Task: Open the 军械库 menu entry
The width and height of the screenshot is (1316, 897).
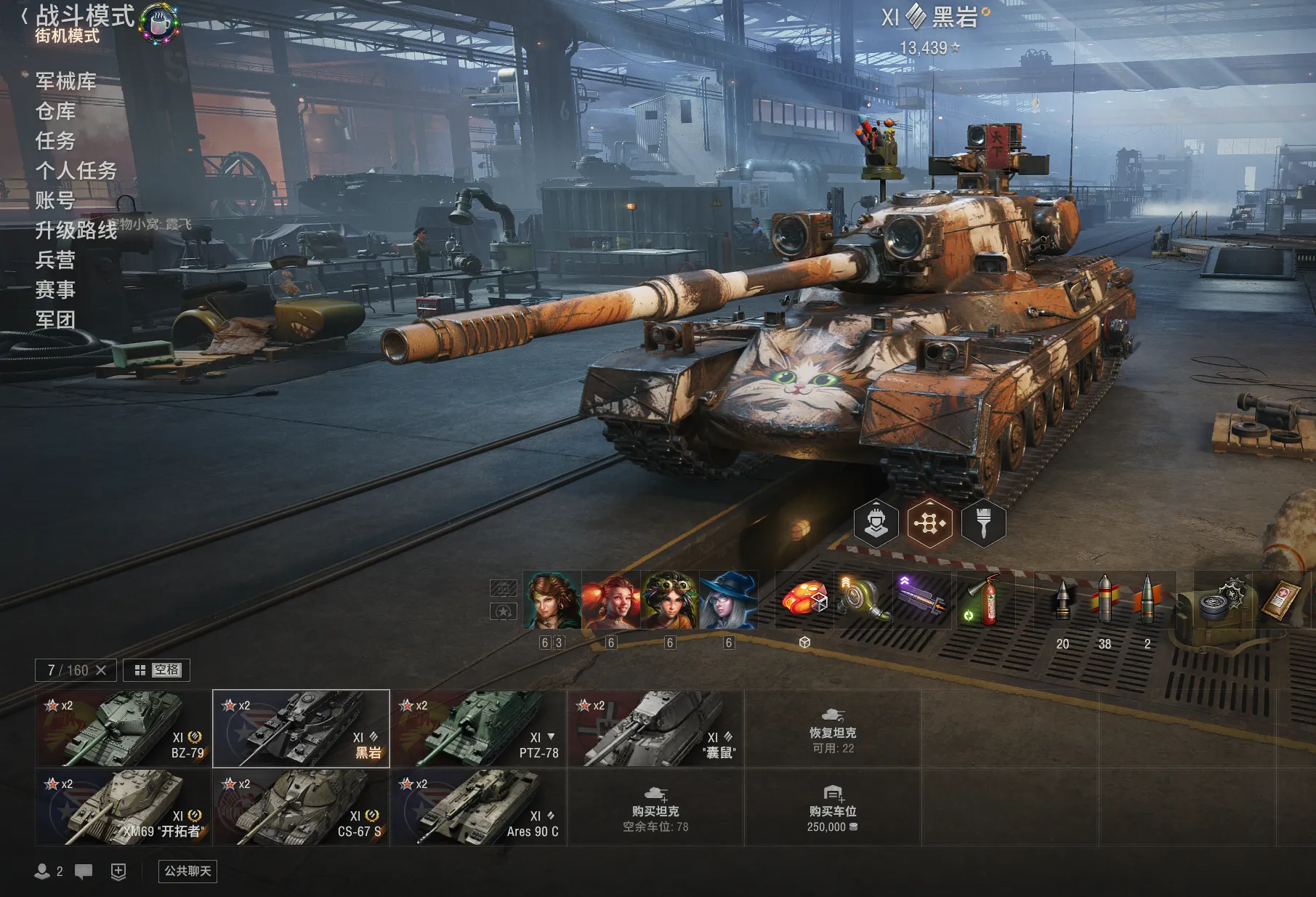Action: pyautogui.click(x=66, y=81)
